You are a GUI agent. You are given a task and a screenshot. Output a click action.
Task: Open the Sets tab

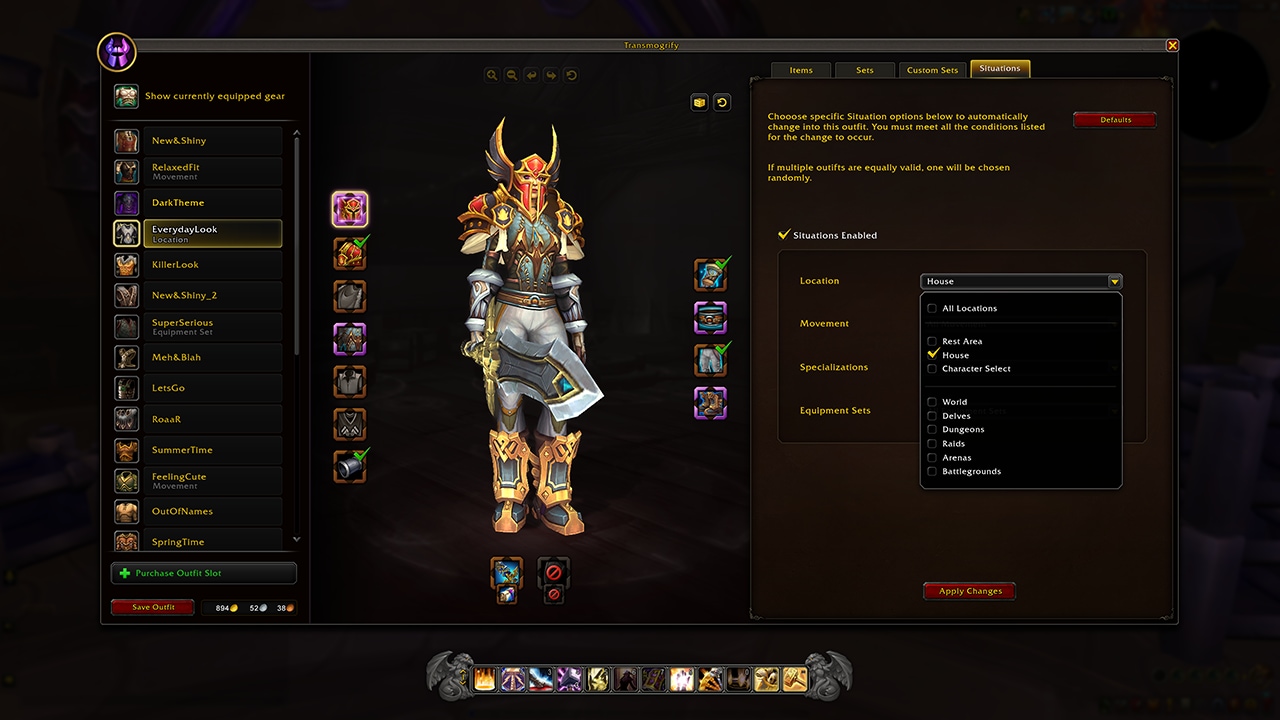865,70
